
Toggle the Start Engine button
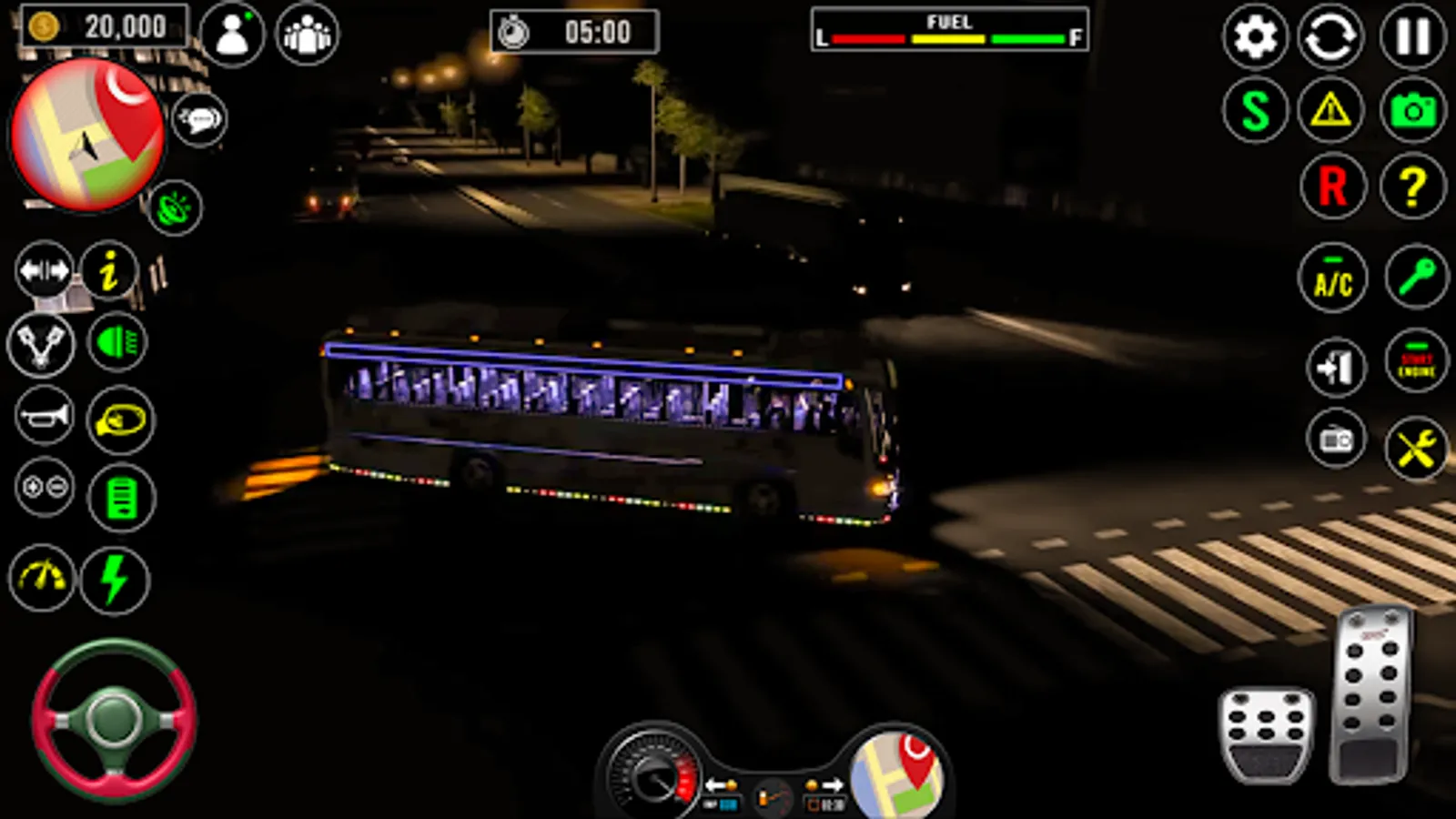pyautogui.click(x=1414, y=369)
